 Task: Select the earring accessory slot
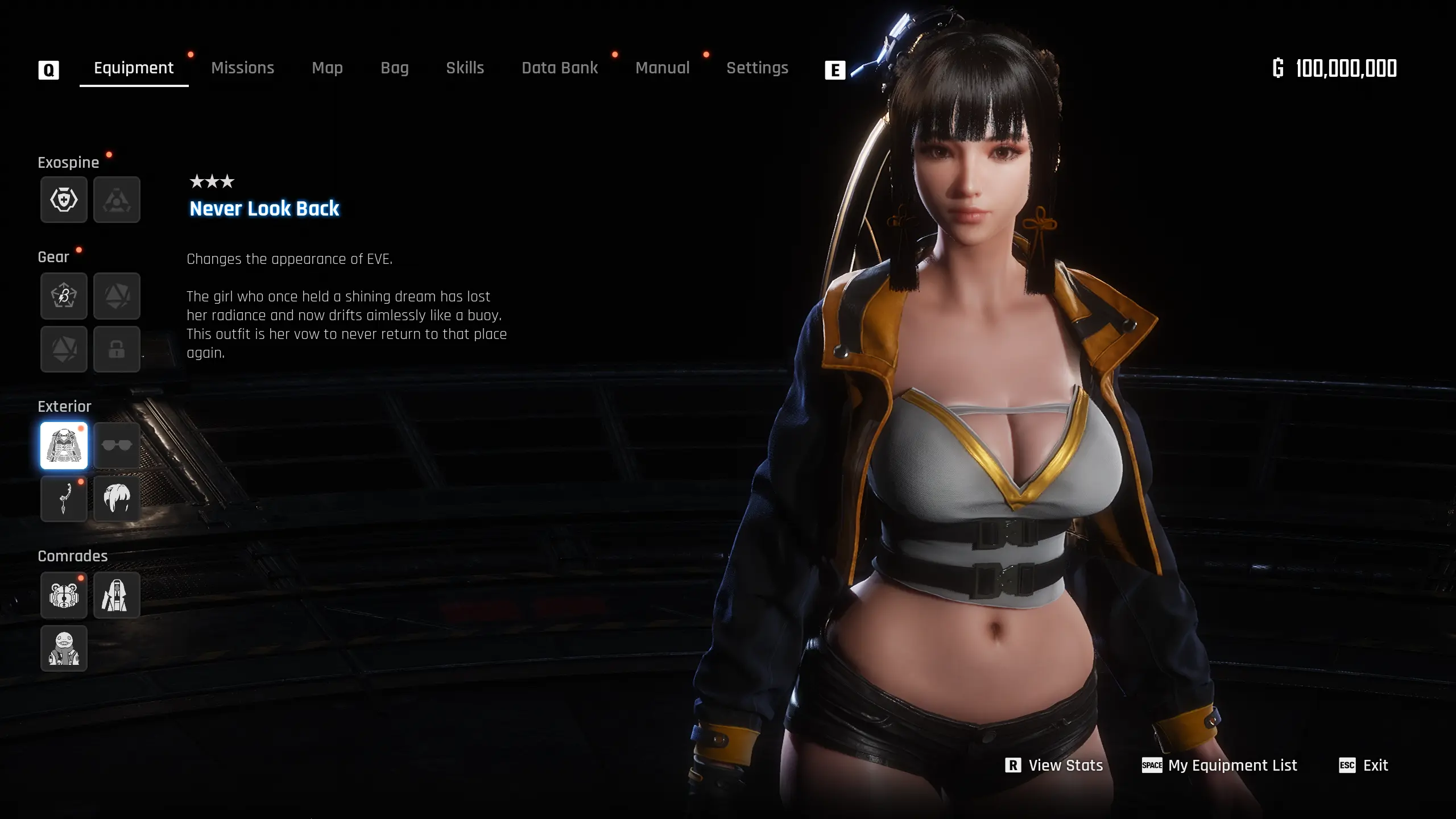tap(64, 499)
